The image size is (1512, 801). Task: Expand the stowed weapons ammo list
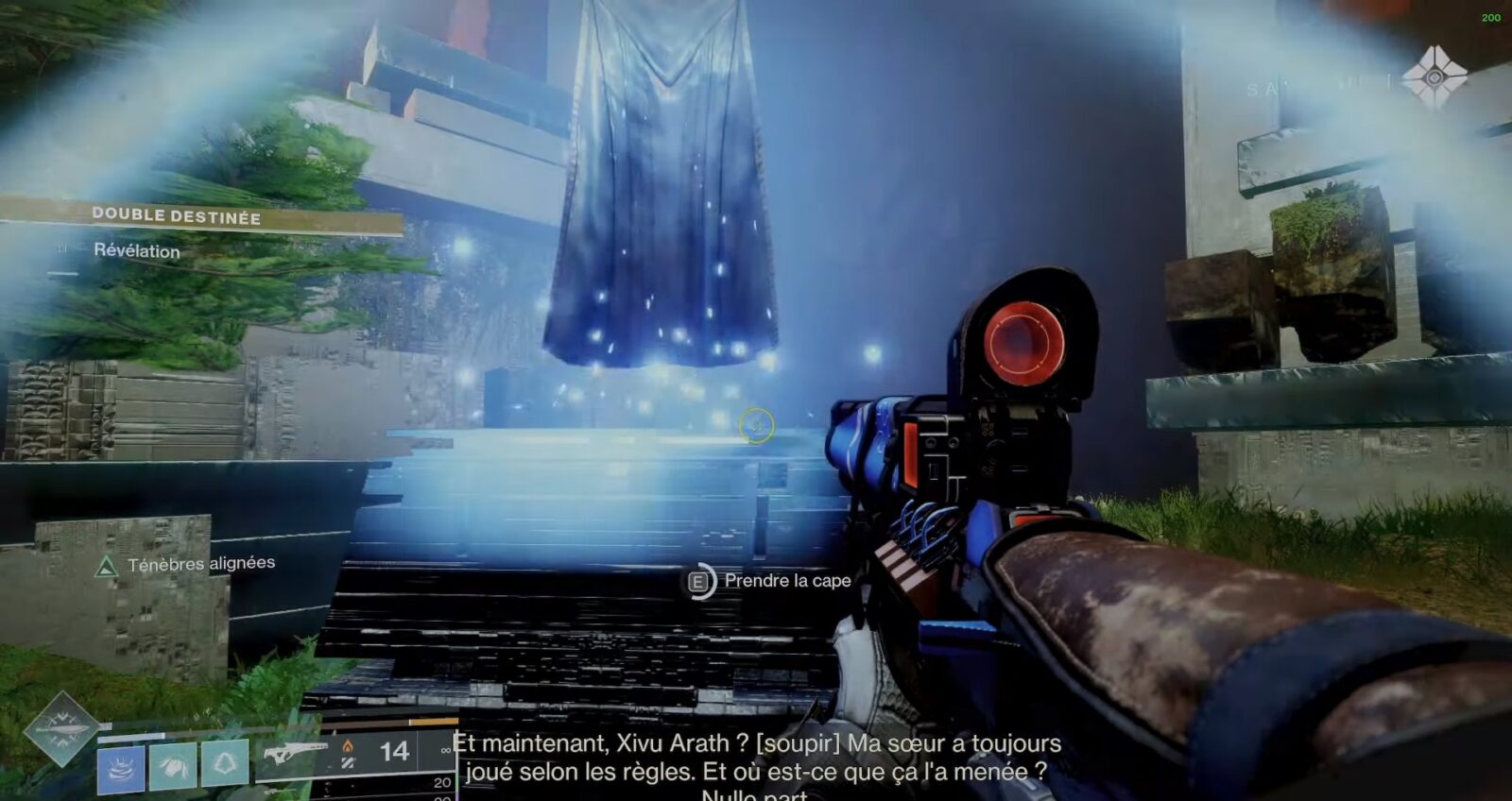[438, 782]
